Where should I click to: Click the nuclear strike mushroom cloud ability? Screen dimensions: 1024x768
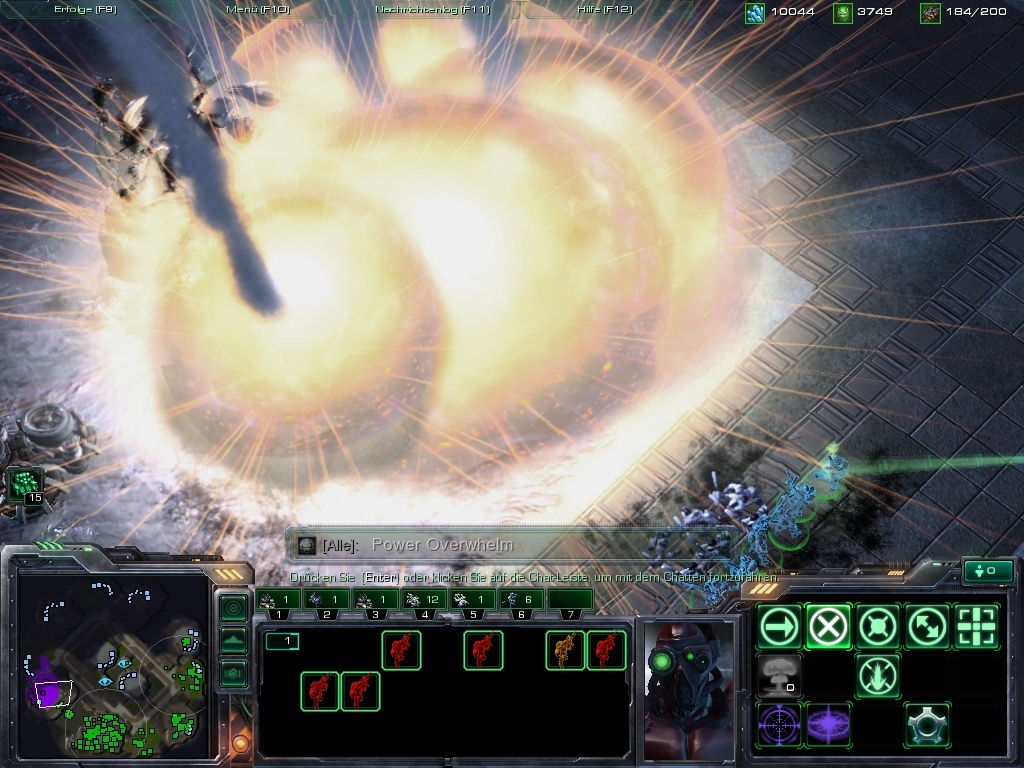(x=779, y=676)
